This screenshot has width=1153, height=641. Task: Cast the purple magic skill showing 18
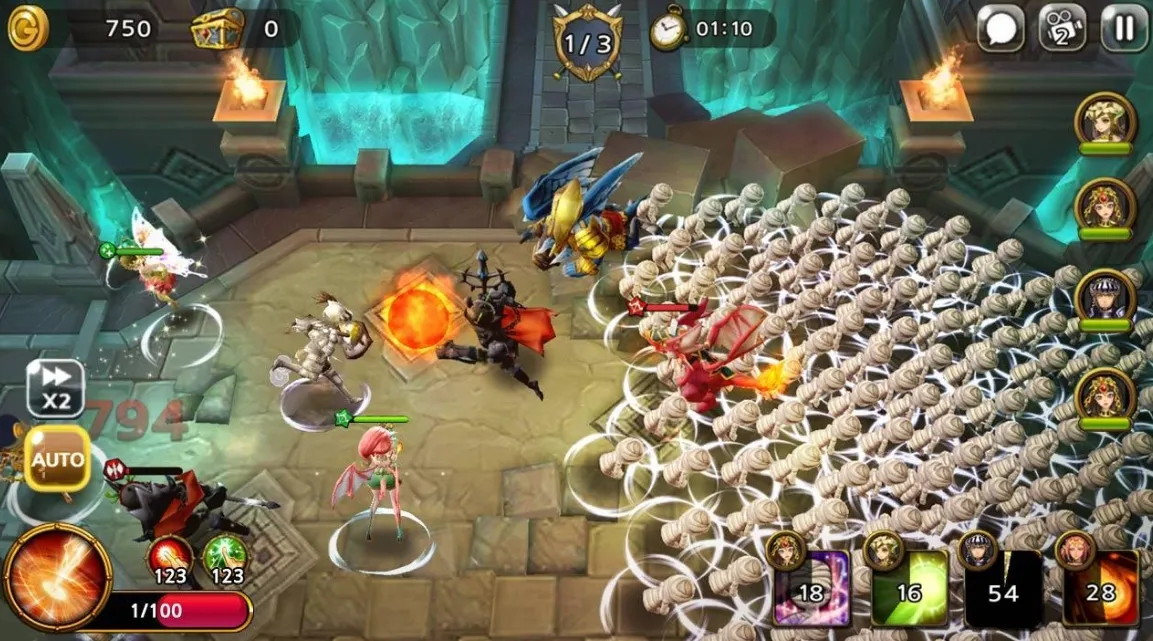(811, 587)
